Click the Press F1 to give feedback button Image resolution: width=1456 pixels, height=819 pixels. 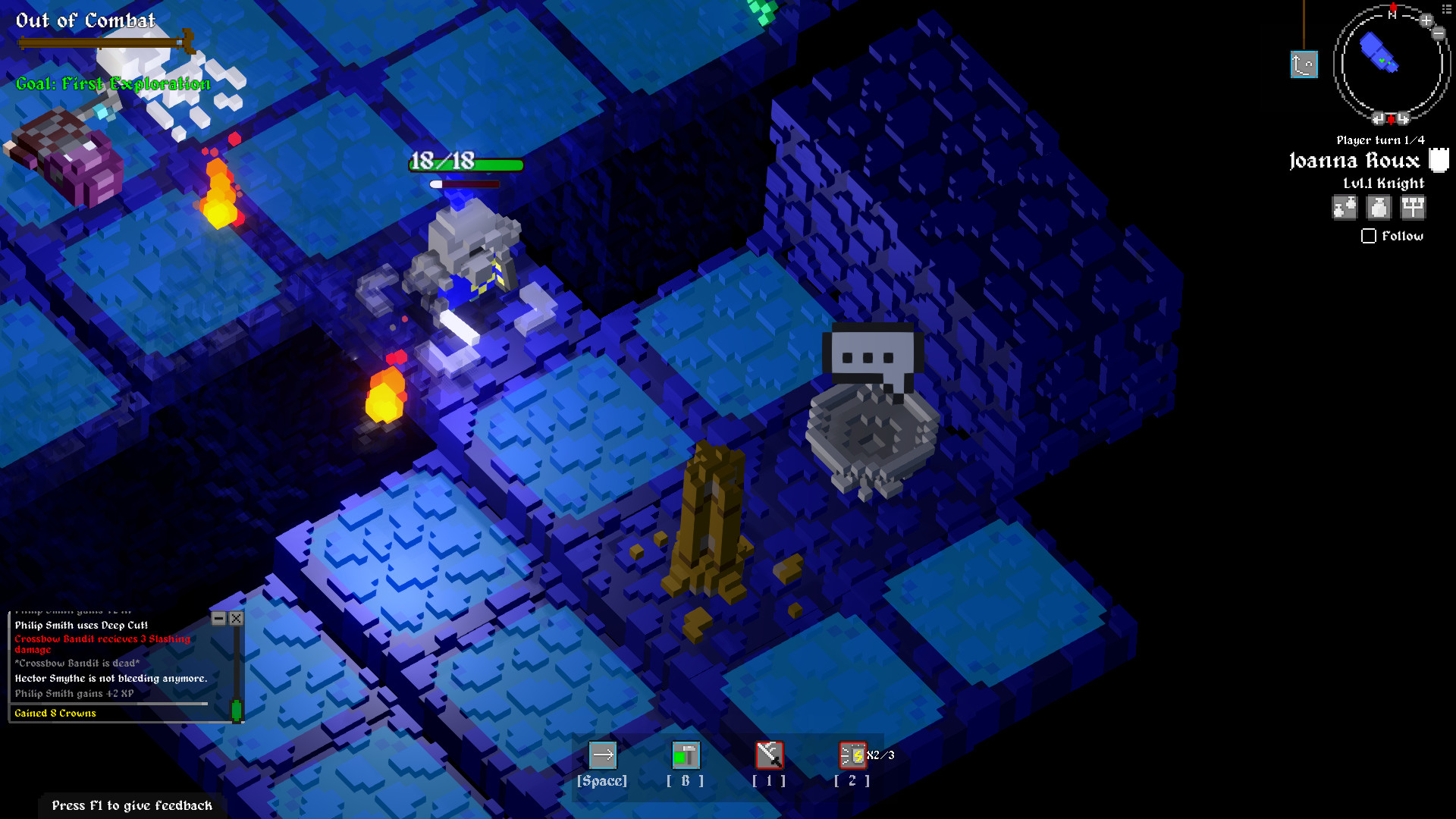[x=132, y=805]
